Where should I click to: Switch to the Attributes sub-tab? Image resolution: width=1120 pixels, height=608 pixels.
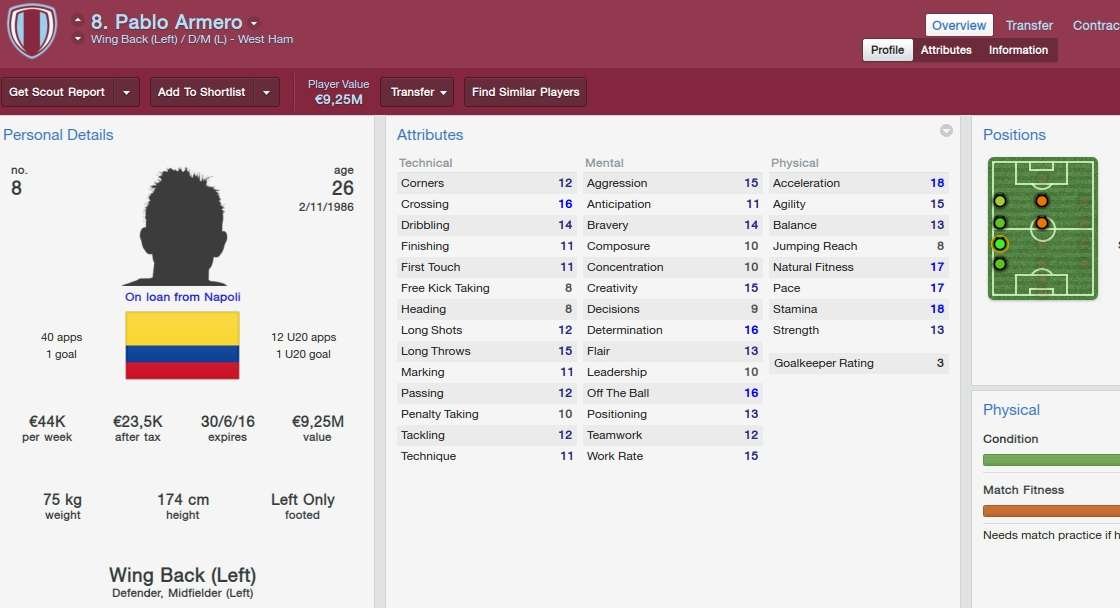click(x=946, y=50)
